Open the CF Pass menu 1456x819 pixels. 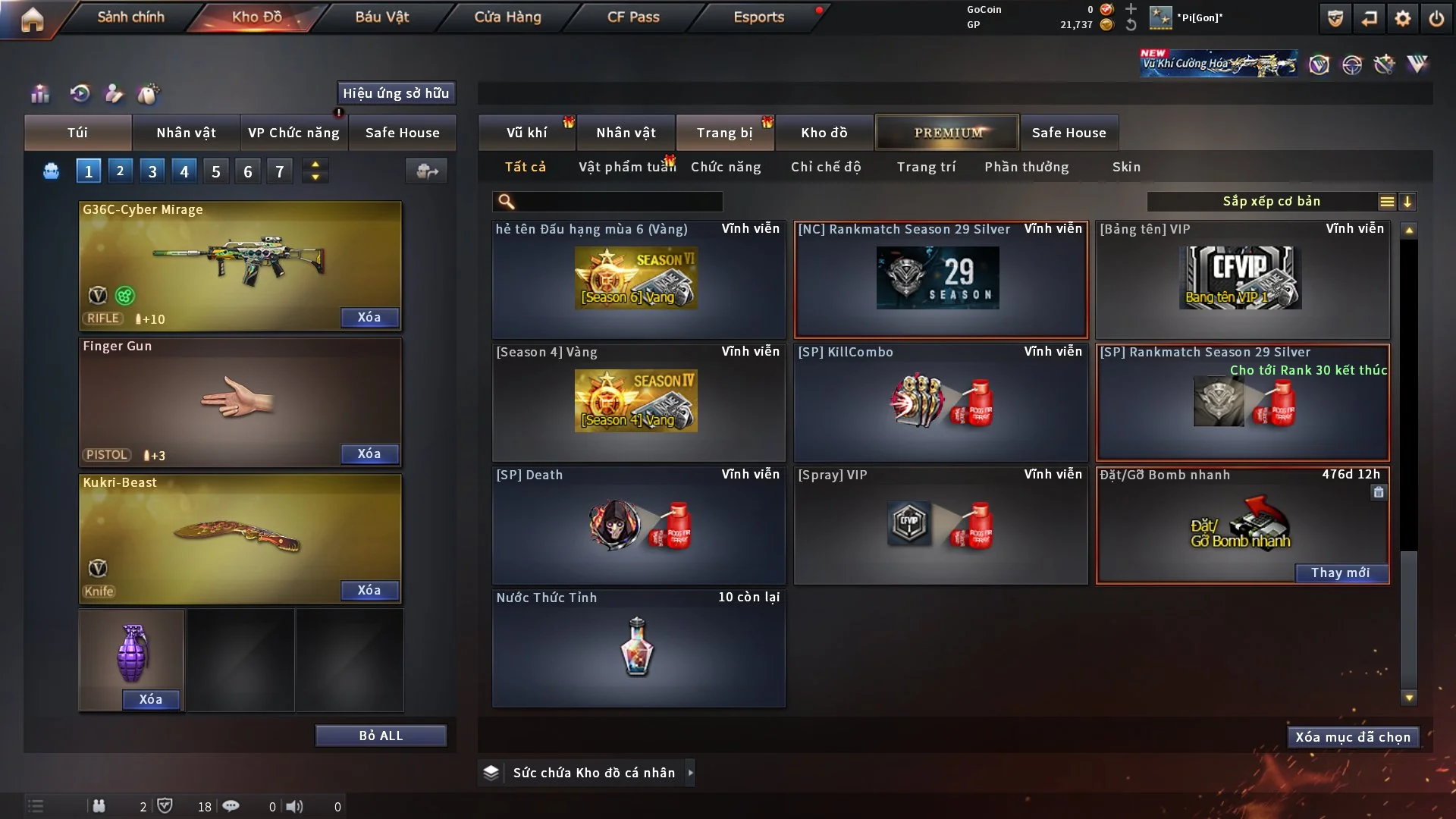[633, 17]
